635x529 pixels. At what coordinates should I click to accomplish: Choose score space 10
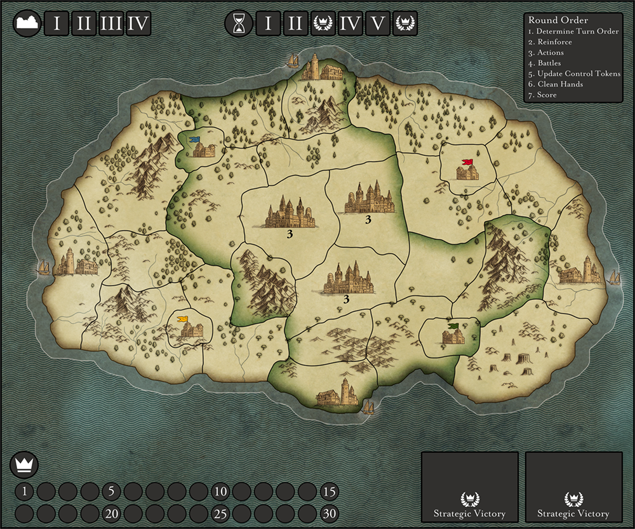221,491
